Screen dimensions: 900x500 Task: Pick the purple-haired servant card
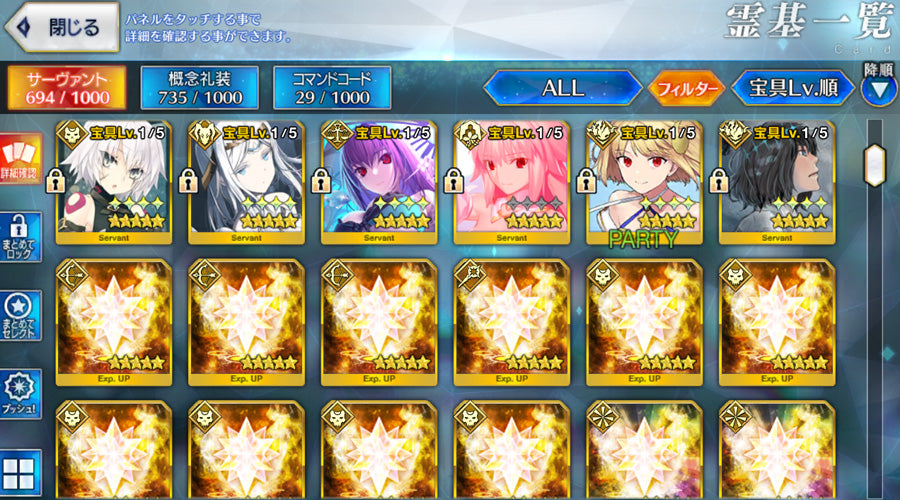(379, 182)
